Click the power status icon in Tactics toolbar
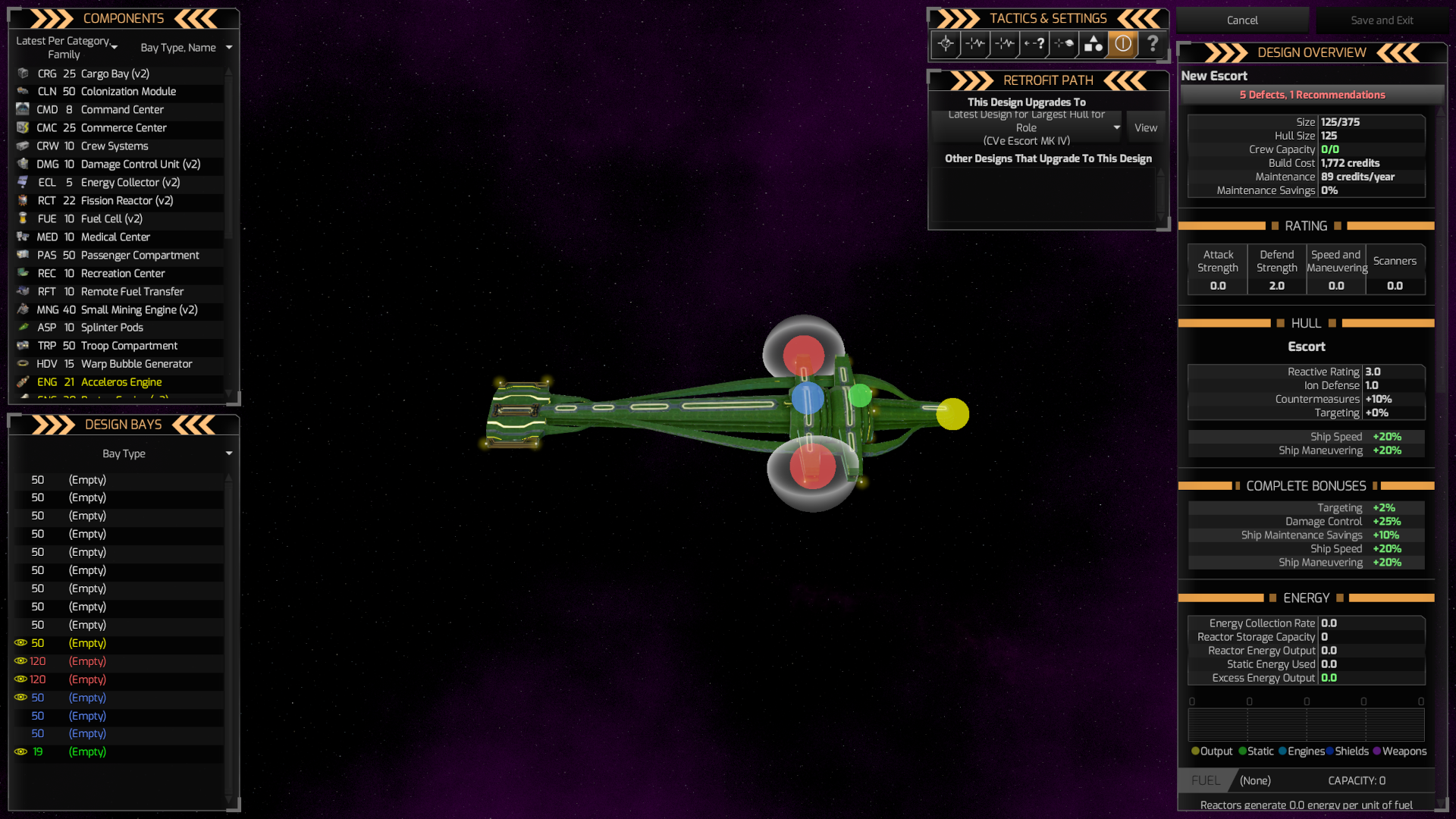The image size is (1456, 819). coord(1123,44)
